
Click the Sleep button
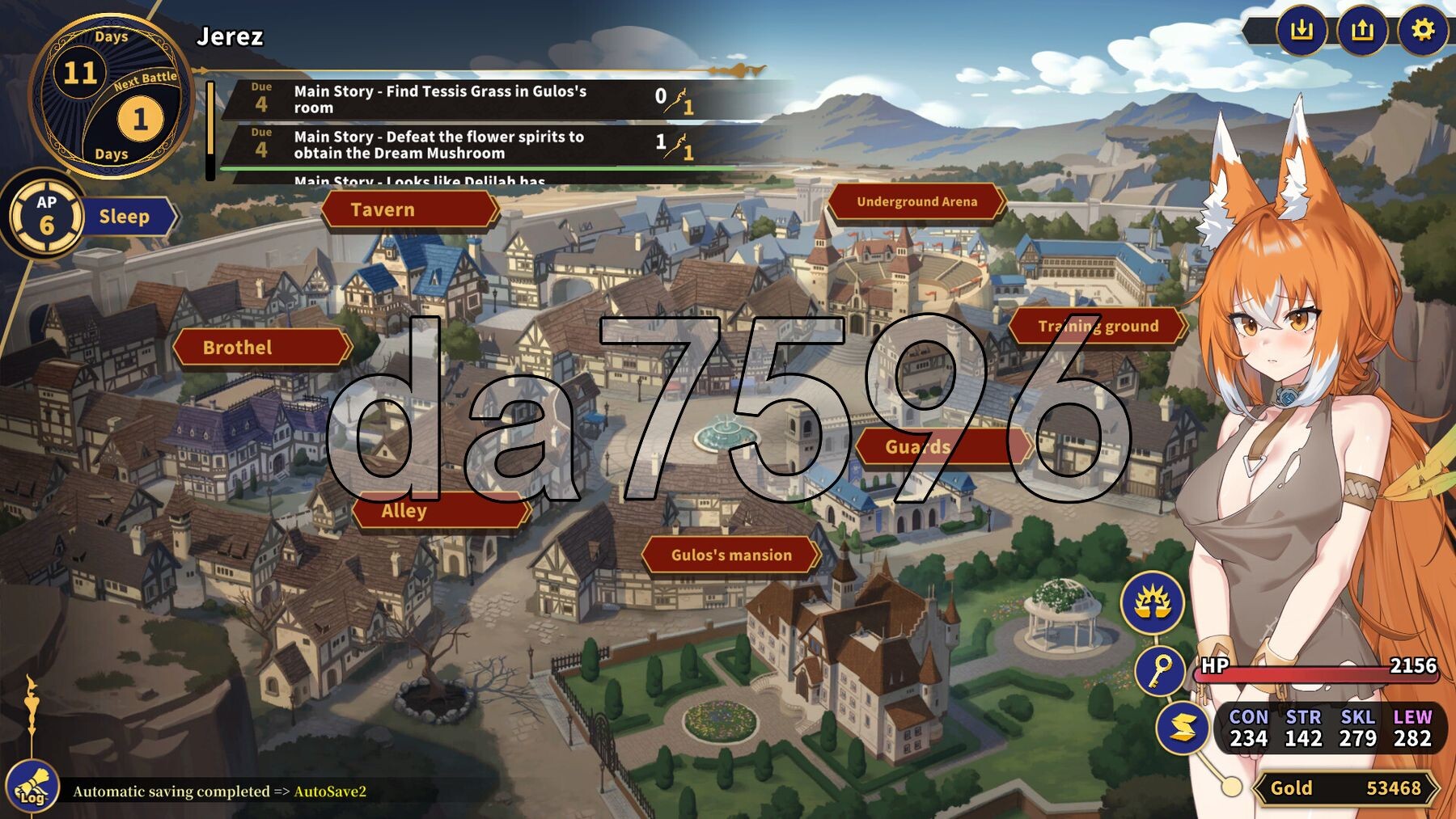pos(125,217)
